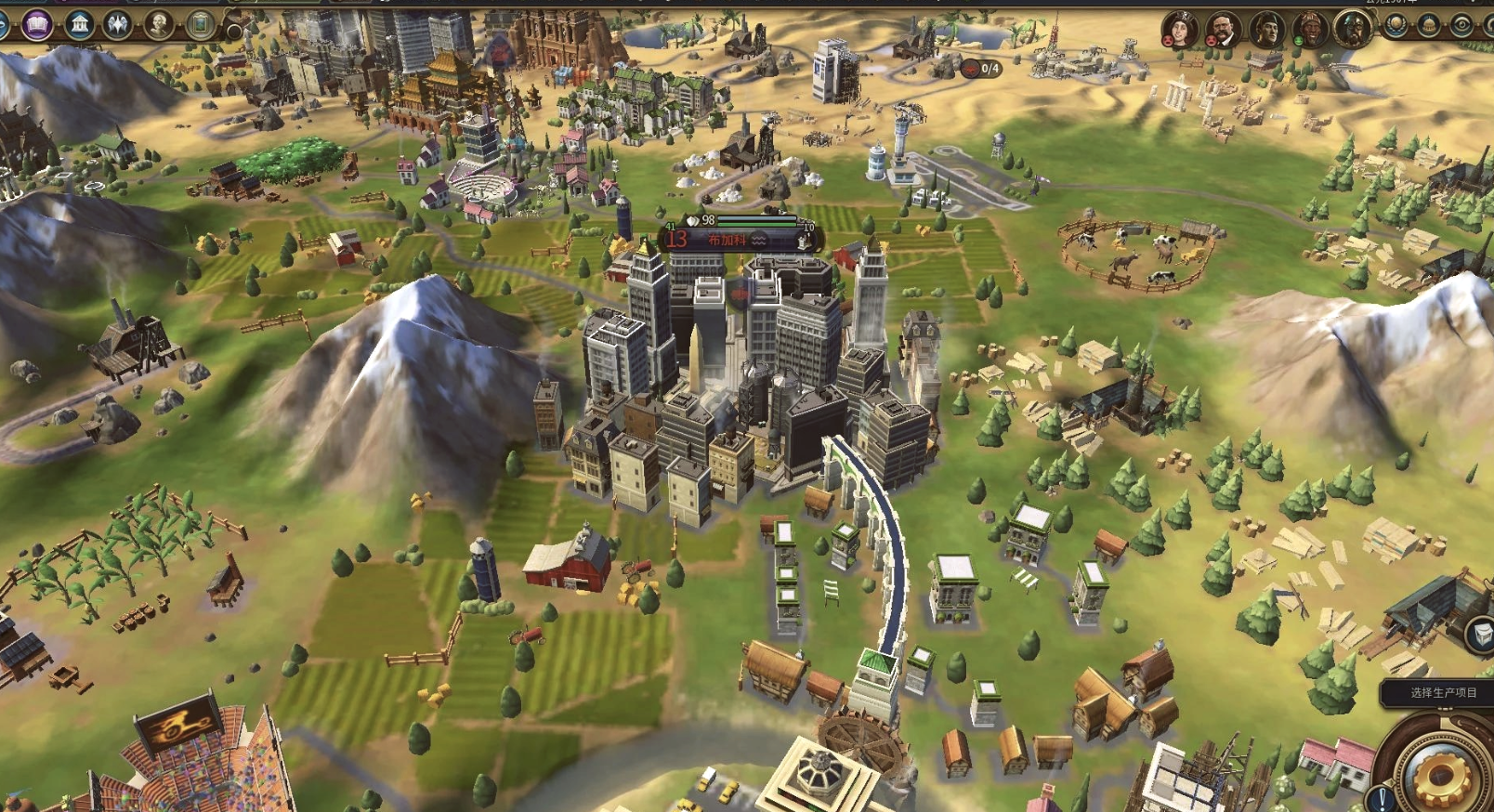
Task: Select the leader portrait wearing a dark cap
Action: pyautogui.click(x=1266, y=30)
